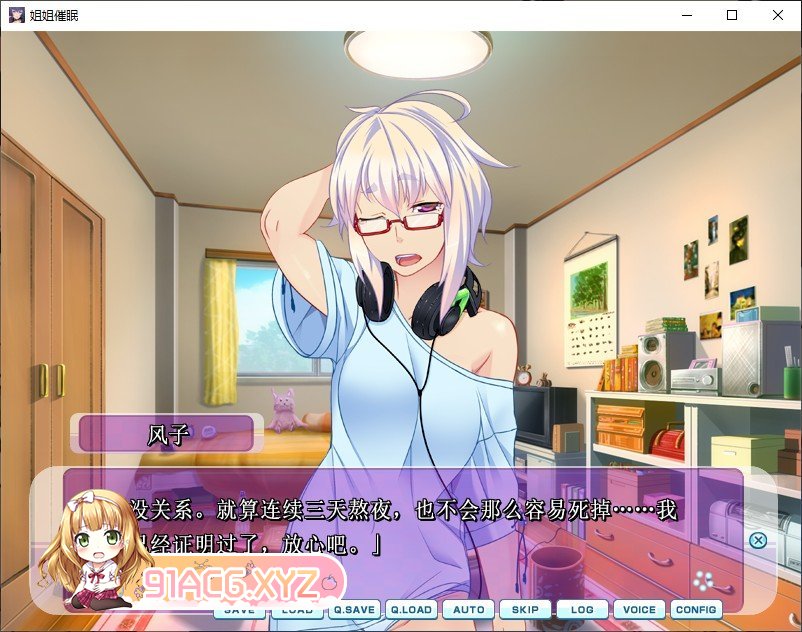Enable AUTO text advance
Image resolution: width=802 pixels, height=632 pixels.
coord(468,609)
